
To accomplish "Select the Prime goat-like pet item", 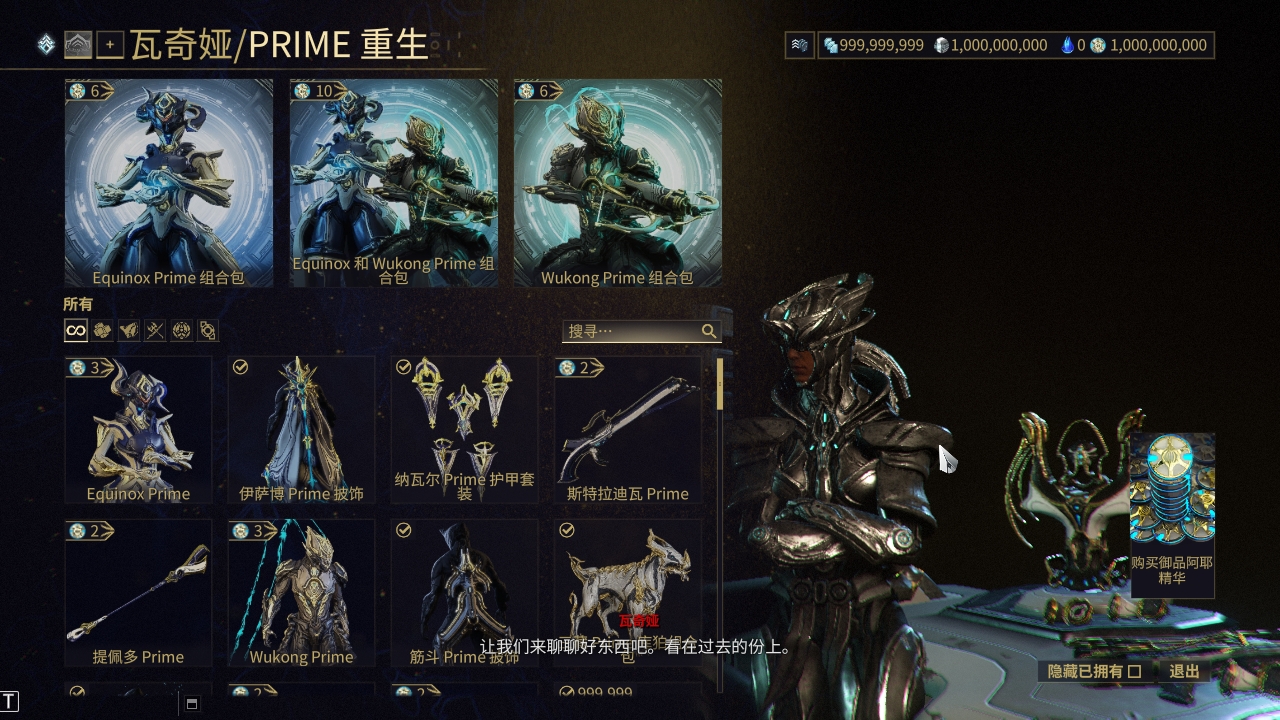I will point(628,592).
